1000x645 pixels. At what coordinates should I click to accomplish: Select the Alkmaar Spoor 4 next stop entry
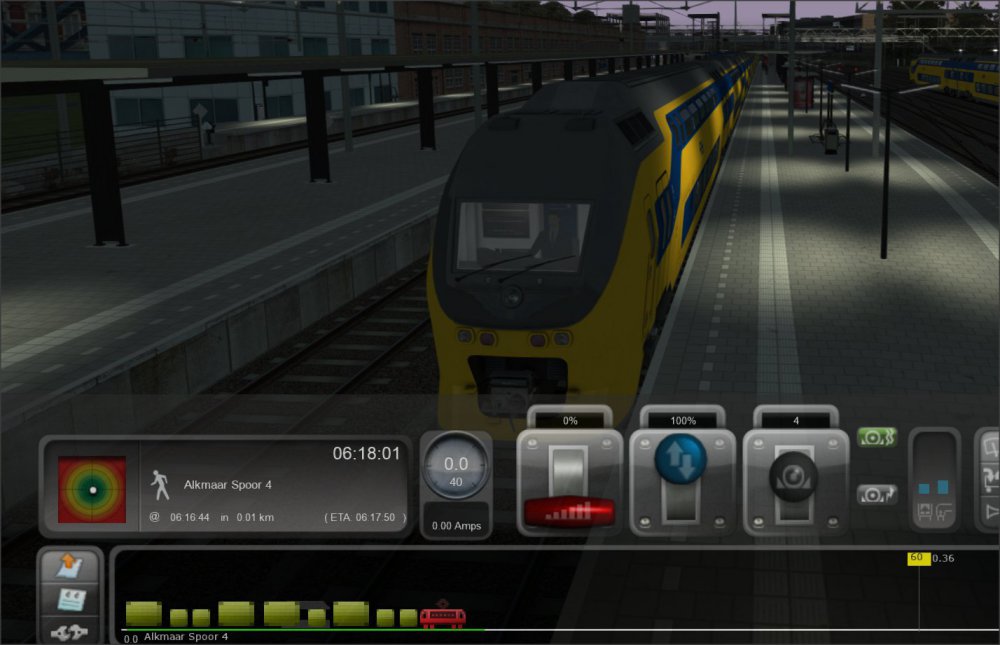coord(227,485)
